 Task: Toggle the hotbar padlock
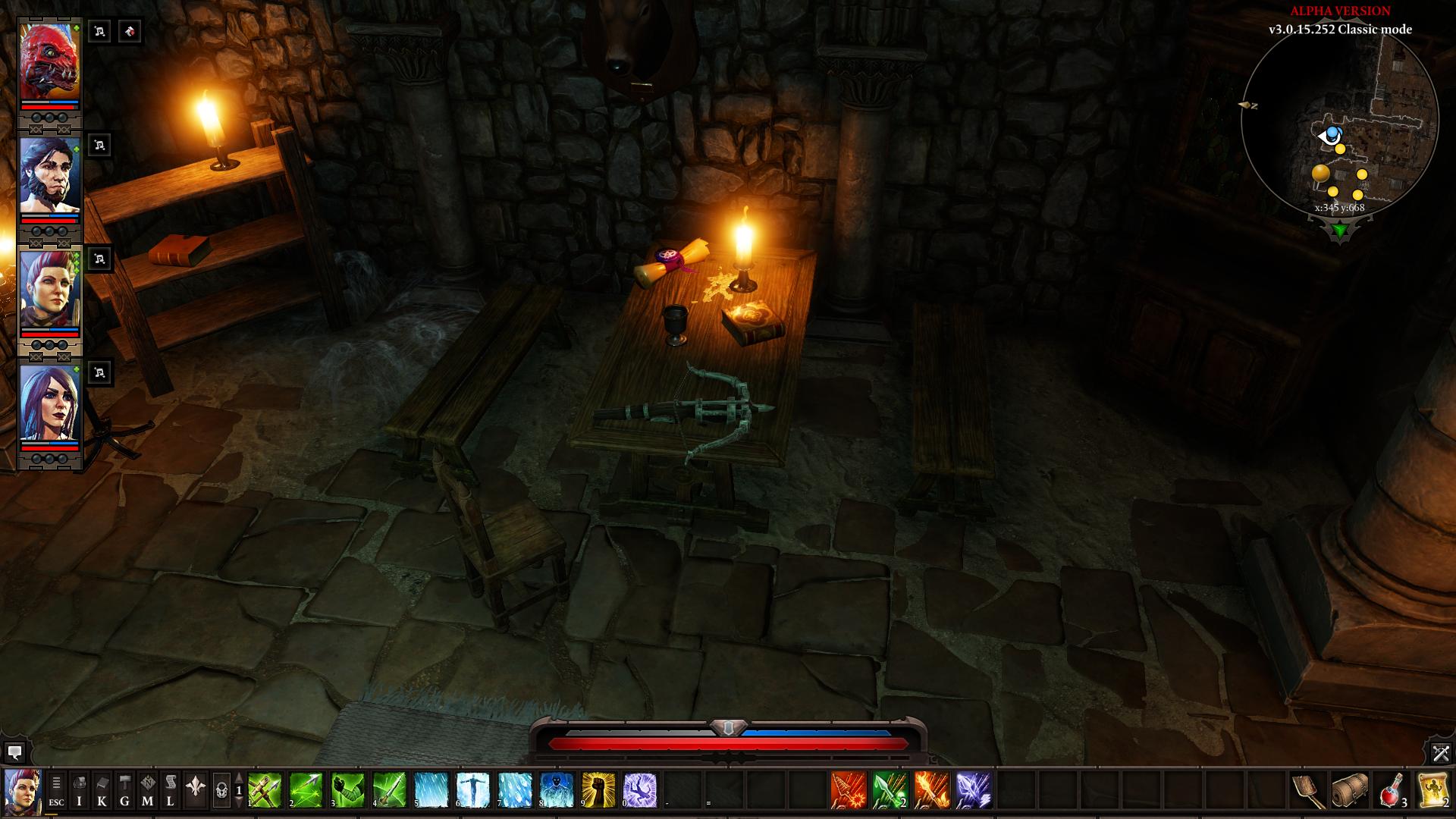pos(221,792)
